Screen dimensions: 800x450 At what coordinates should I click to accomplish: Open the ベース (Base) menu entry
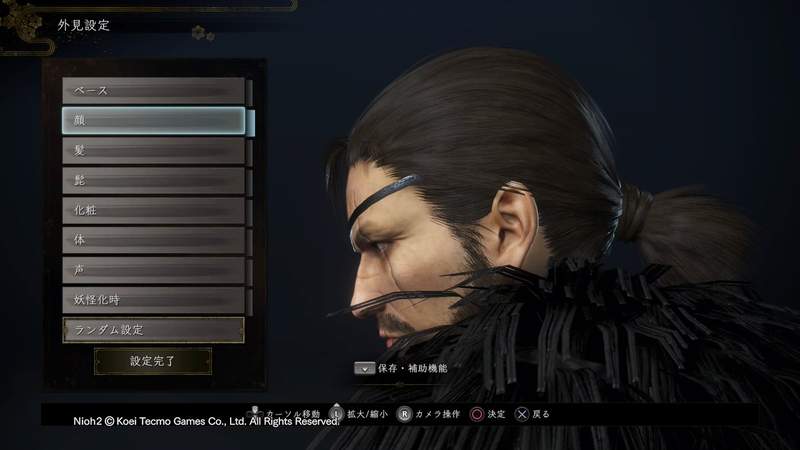(153, 91)
